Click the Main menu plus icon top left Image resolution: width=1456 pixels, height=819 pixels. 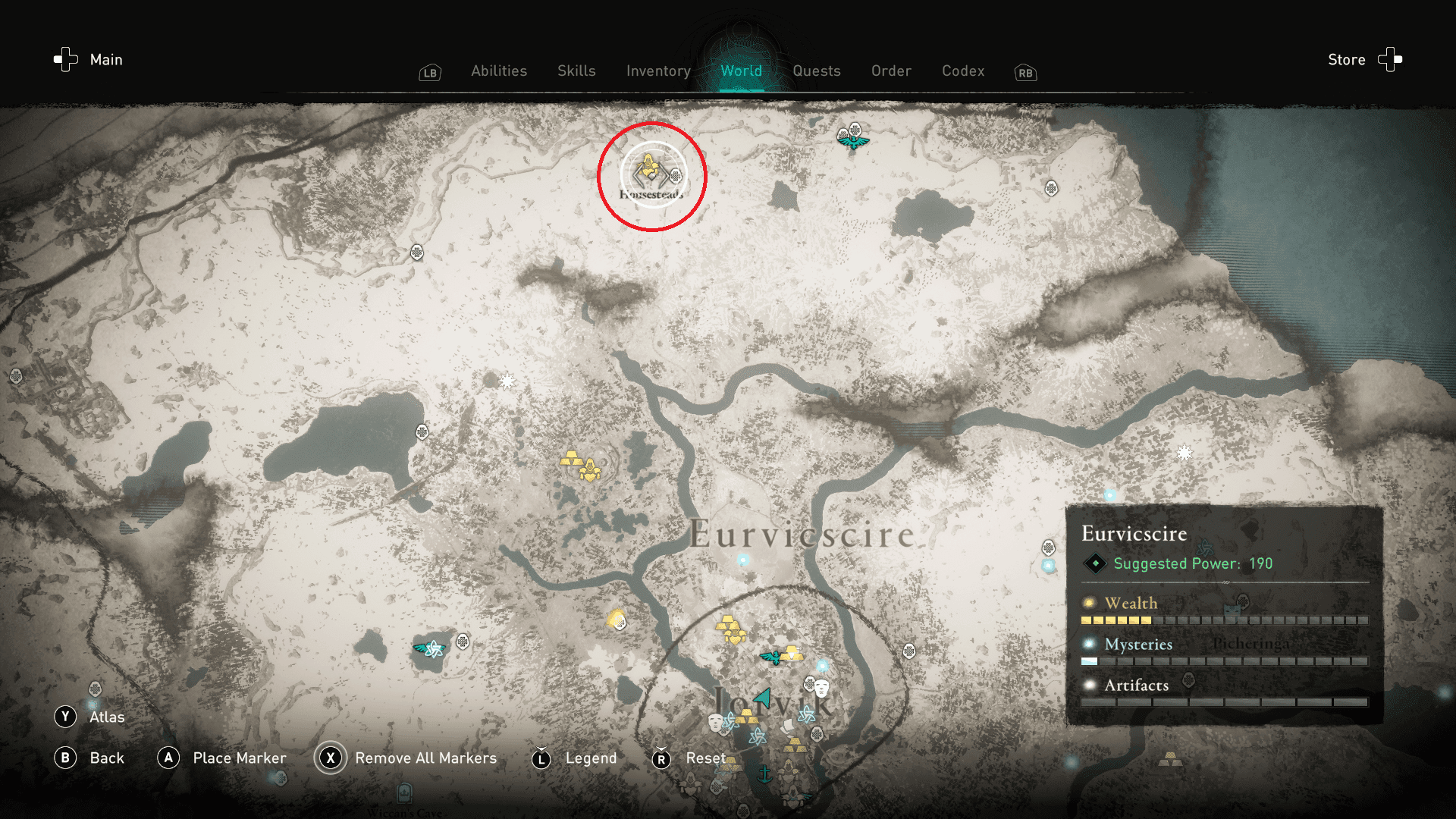64,59
